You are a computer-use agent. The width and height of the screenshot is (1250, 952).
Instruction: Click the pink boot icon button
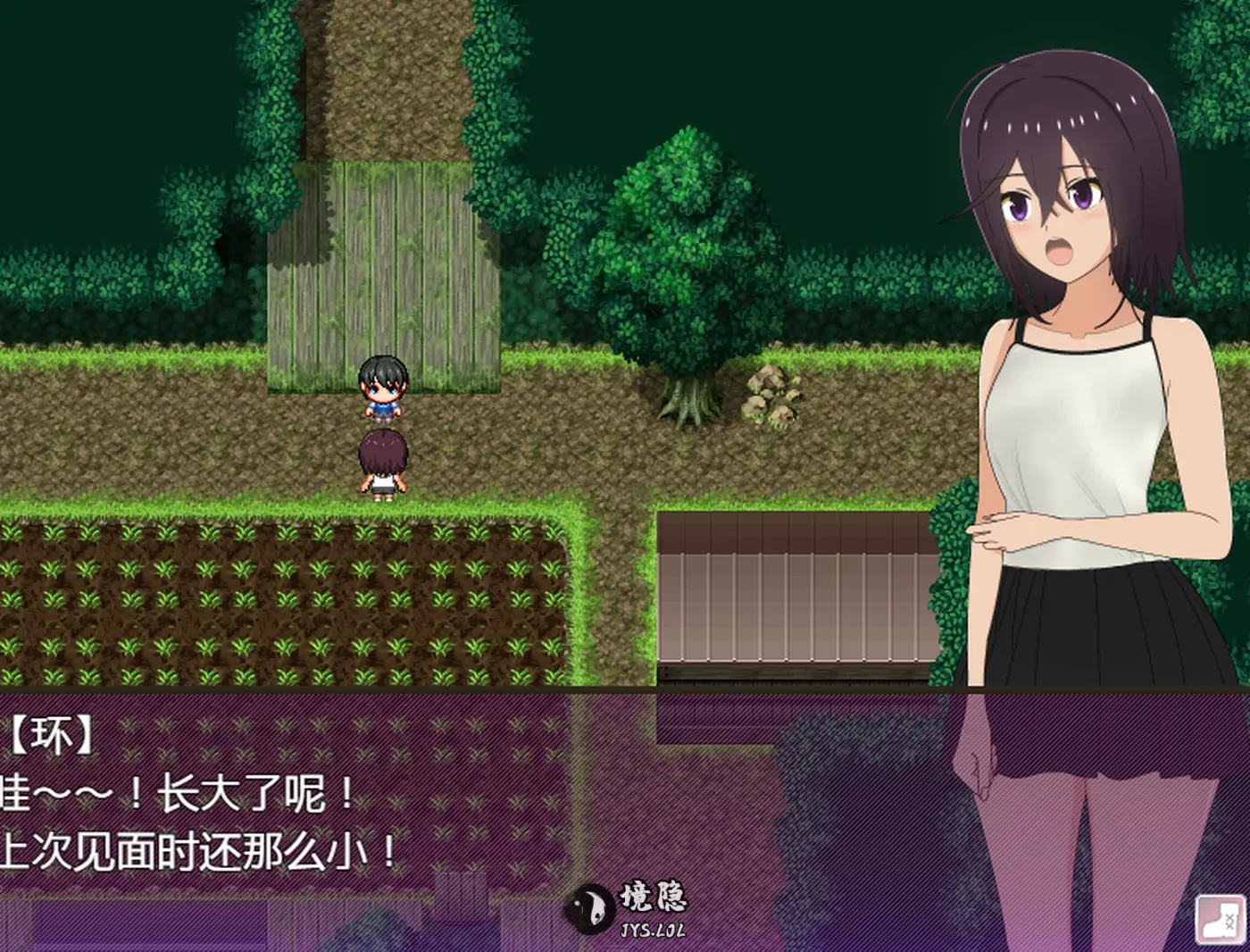(x=1220, y=920)
